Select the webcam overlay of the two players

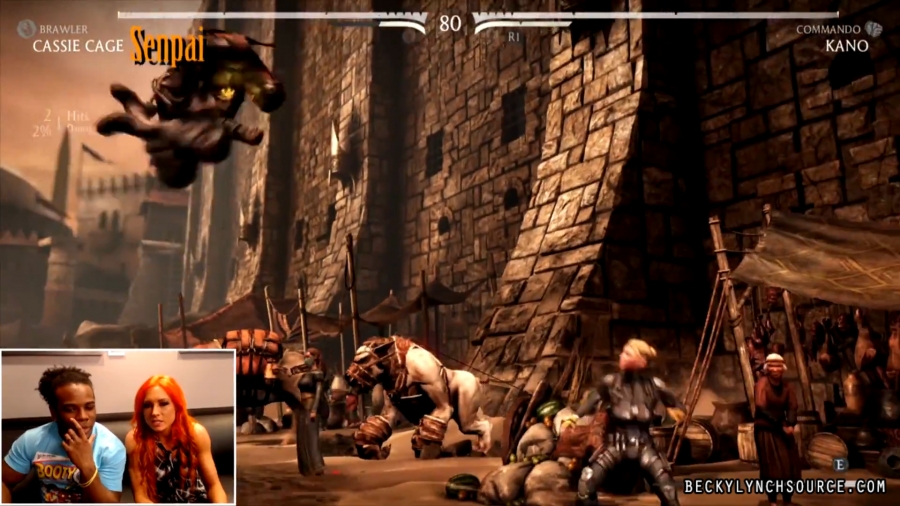118,425
